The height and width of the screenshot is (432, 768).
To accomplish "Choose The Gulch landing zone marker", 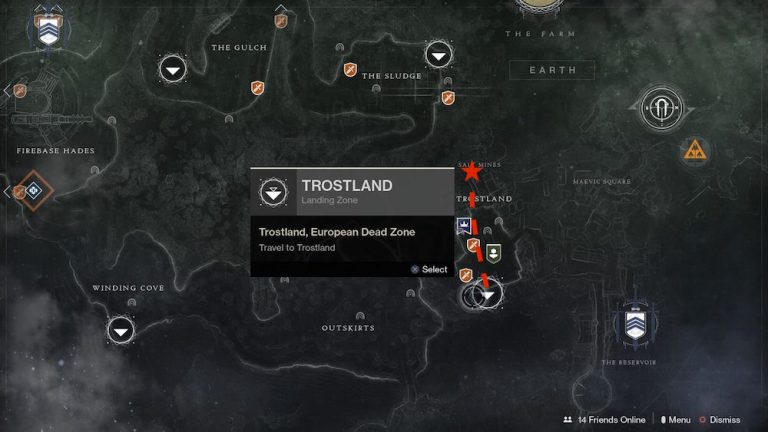I will pos(173,69).
